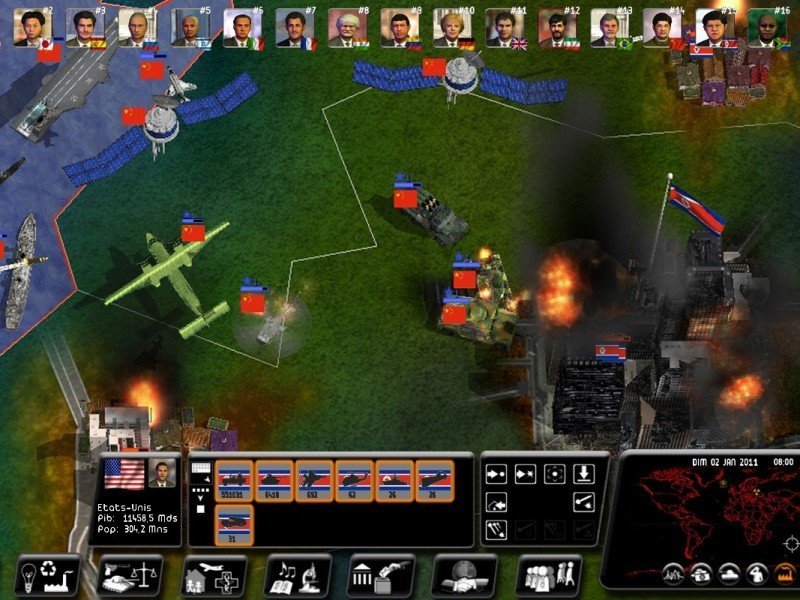The image size is (800, 600).
Task: Select the unit card labeled 31
Action: click(234, 524)
